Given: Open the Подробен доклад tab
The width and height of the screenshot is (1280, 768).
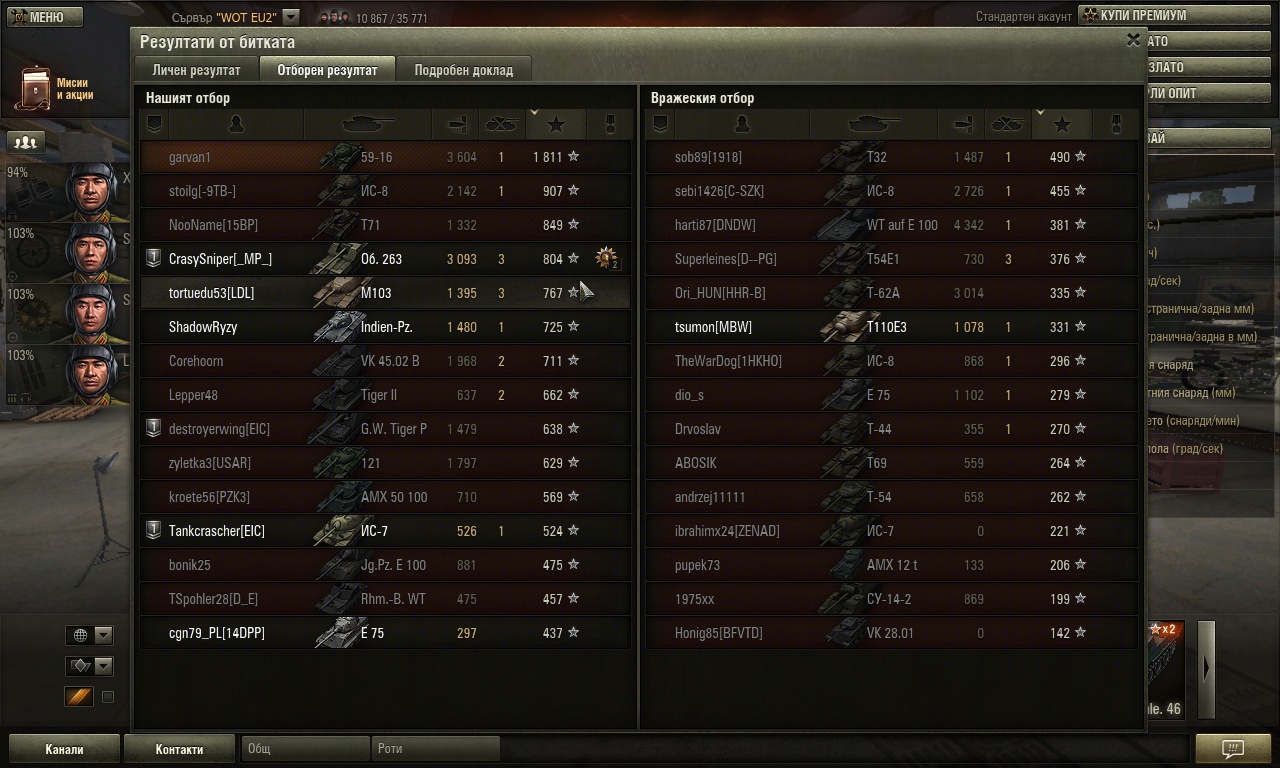Looking at the screenshot, I should click(463, 70).
